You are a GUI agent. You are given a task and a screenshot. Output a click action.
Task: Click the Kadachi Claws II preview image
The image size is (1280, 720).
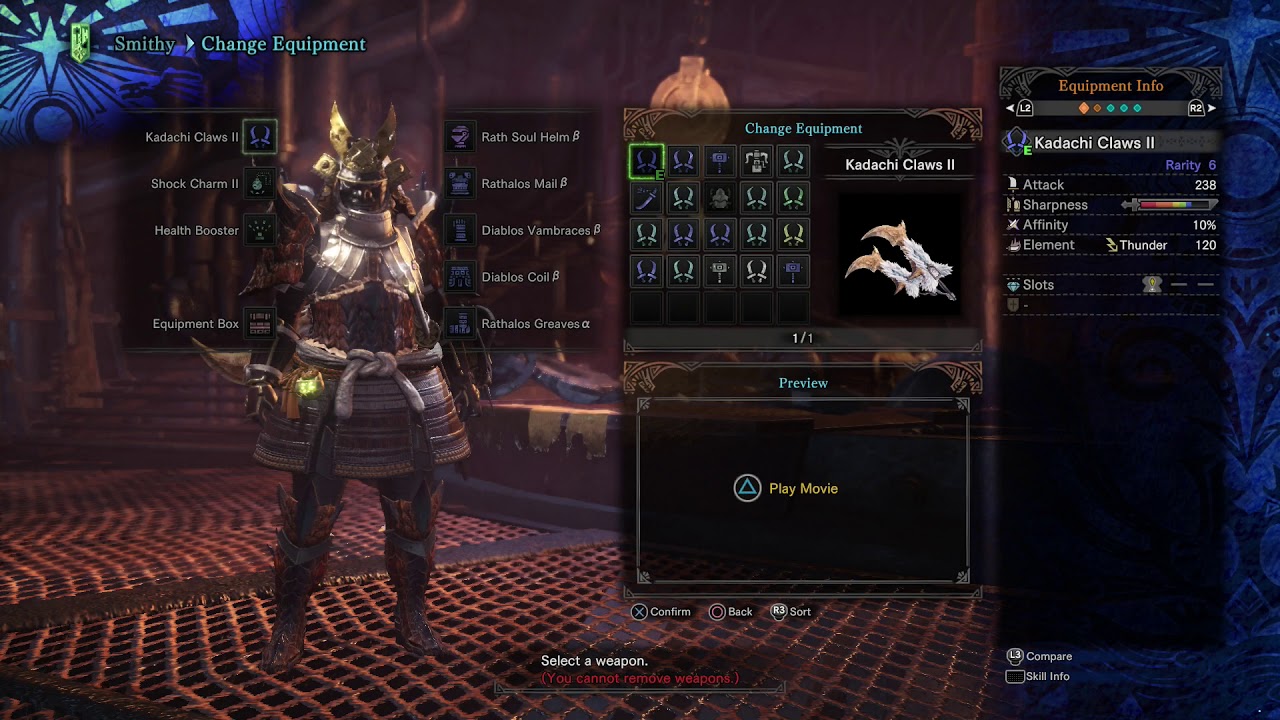pos(900,260)
